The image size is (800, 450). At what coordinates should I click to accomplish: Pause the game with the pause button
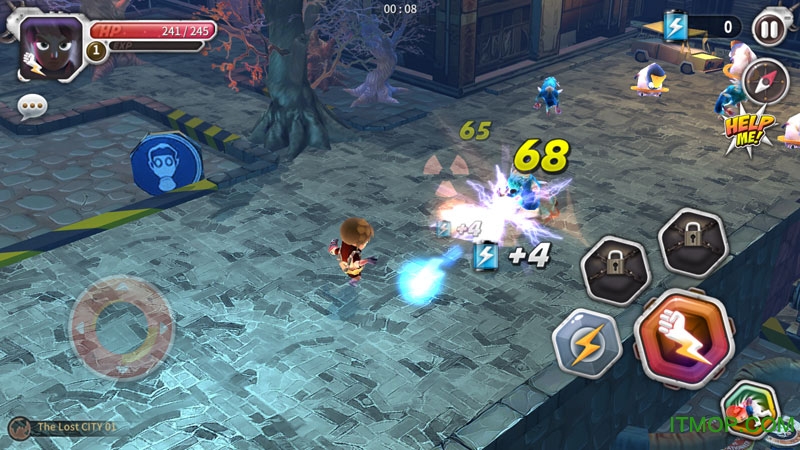point(768,26)
